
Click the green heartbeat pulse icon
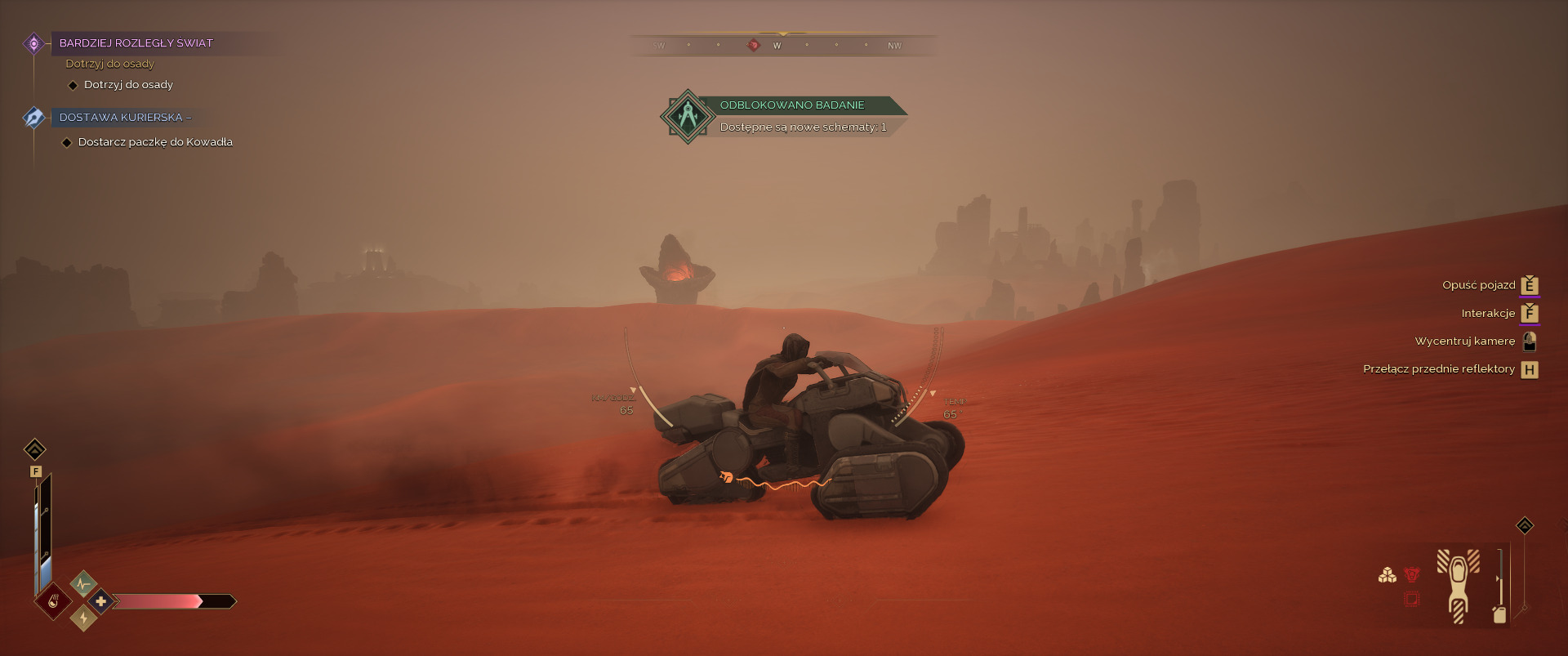pos(83,584)
